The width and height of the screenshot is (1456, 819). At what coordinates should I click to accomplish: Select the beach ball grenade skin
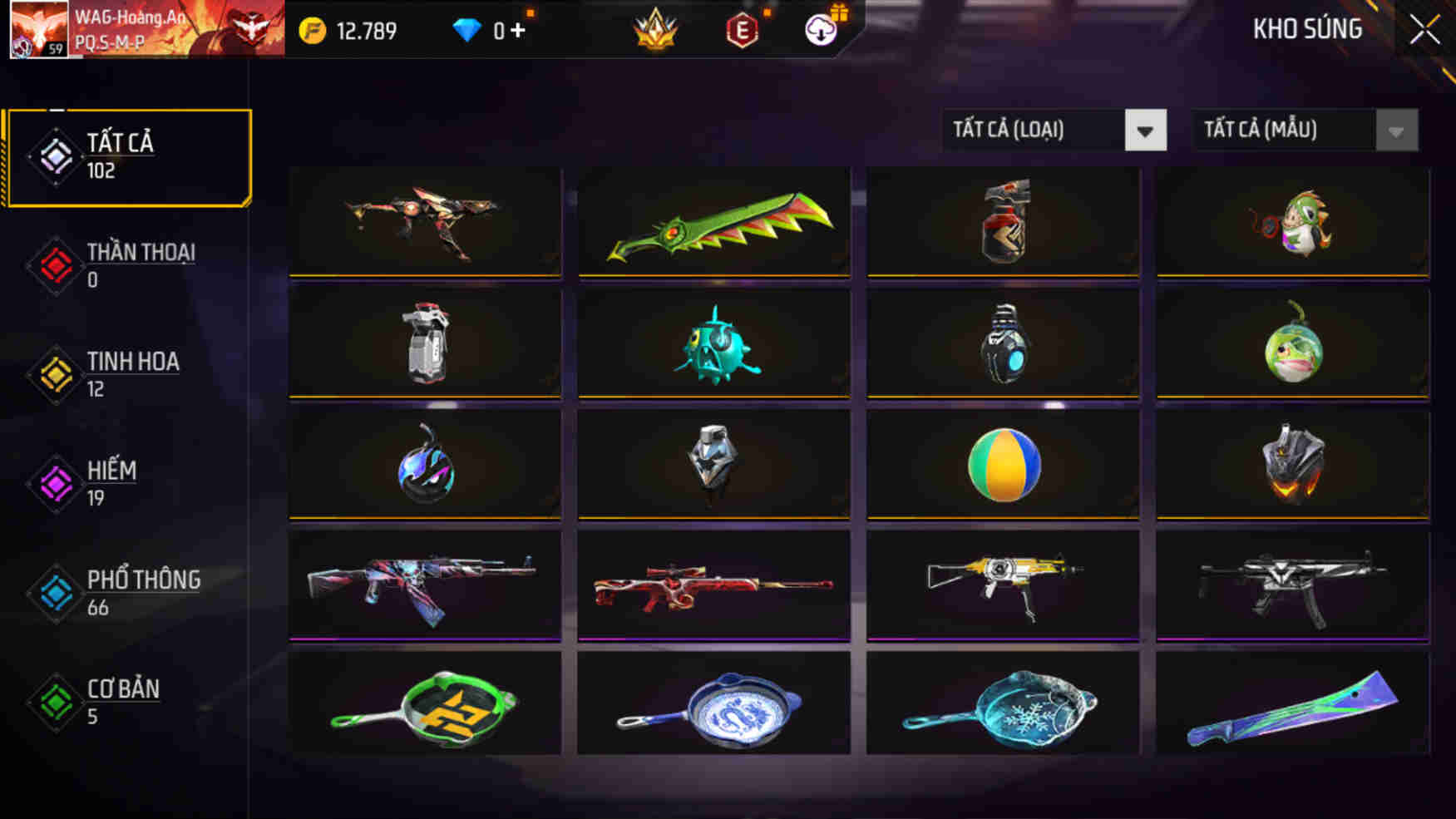(x=1001, y=463)
